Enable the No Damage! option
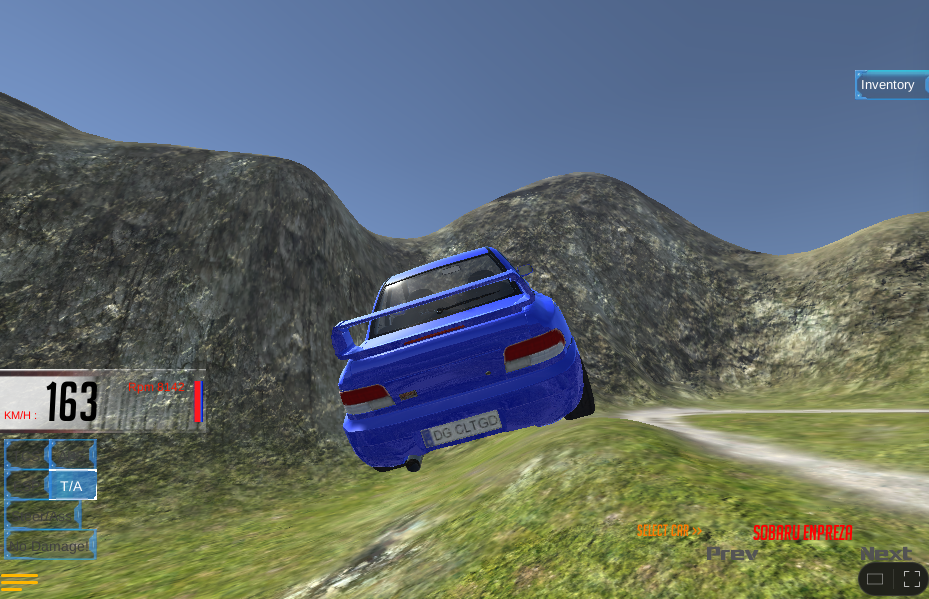Viewport: 929px width, 599px height. (x=50, y=546)
